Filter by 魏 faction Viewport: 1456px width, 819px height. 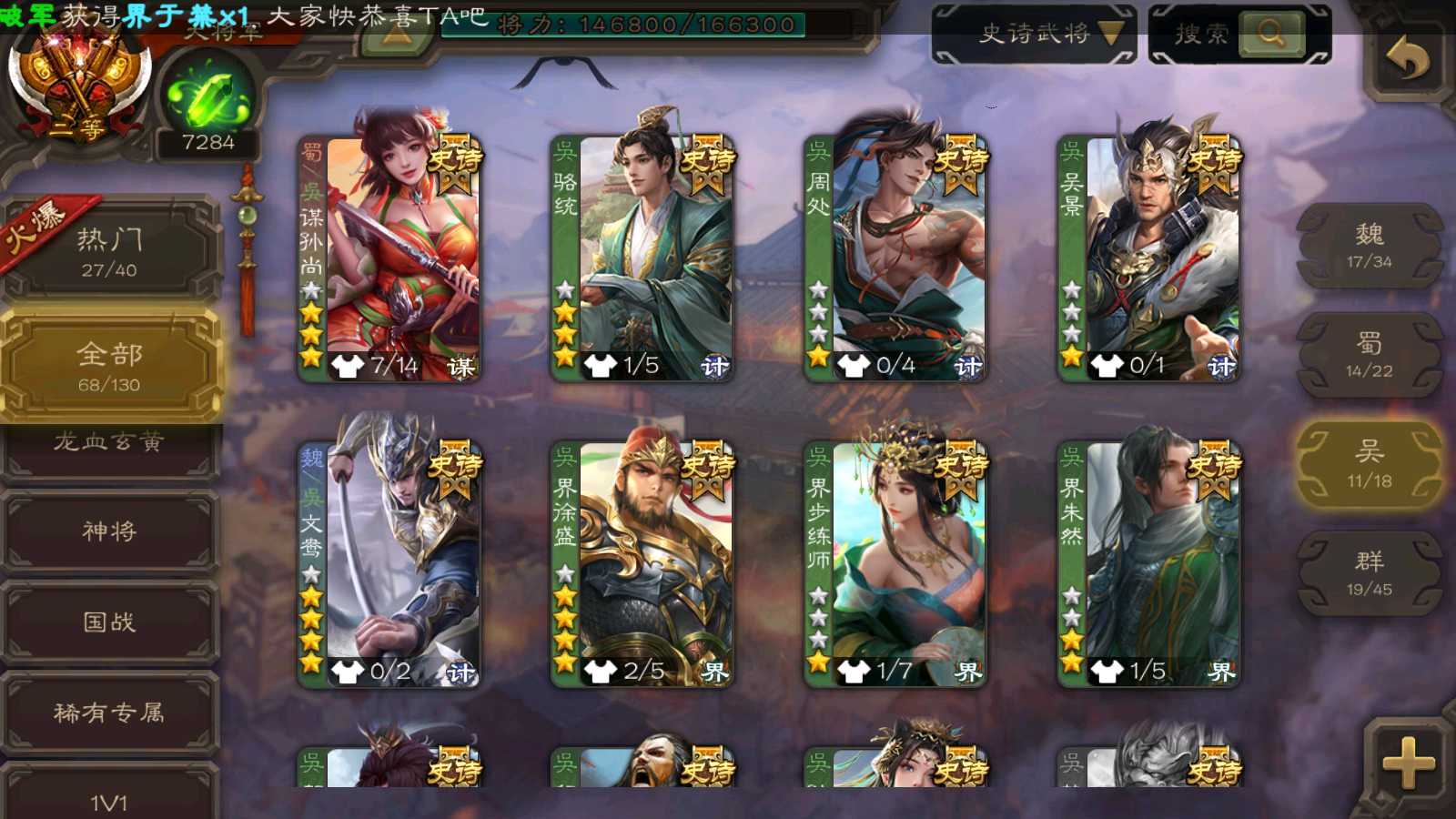(x=1369, y=246)
